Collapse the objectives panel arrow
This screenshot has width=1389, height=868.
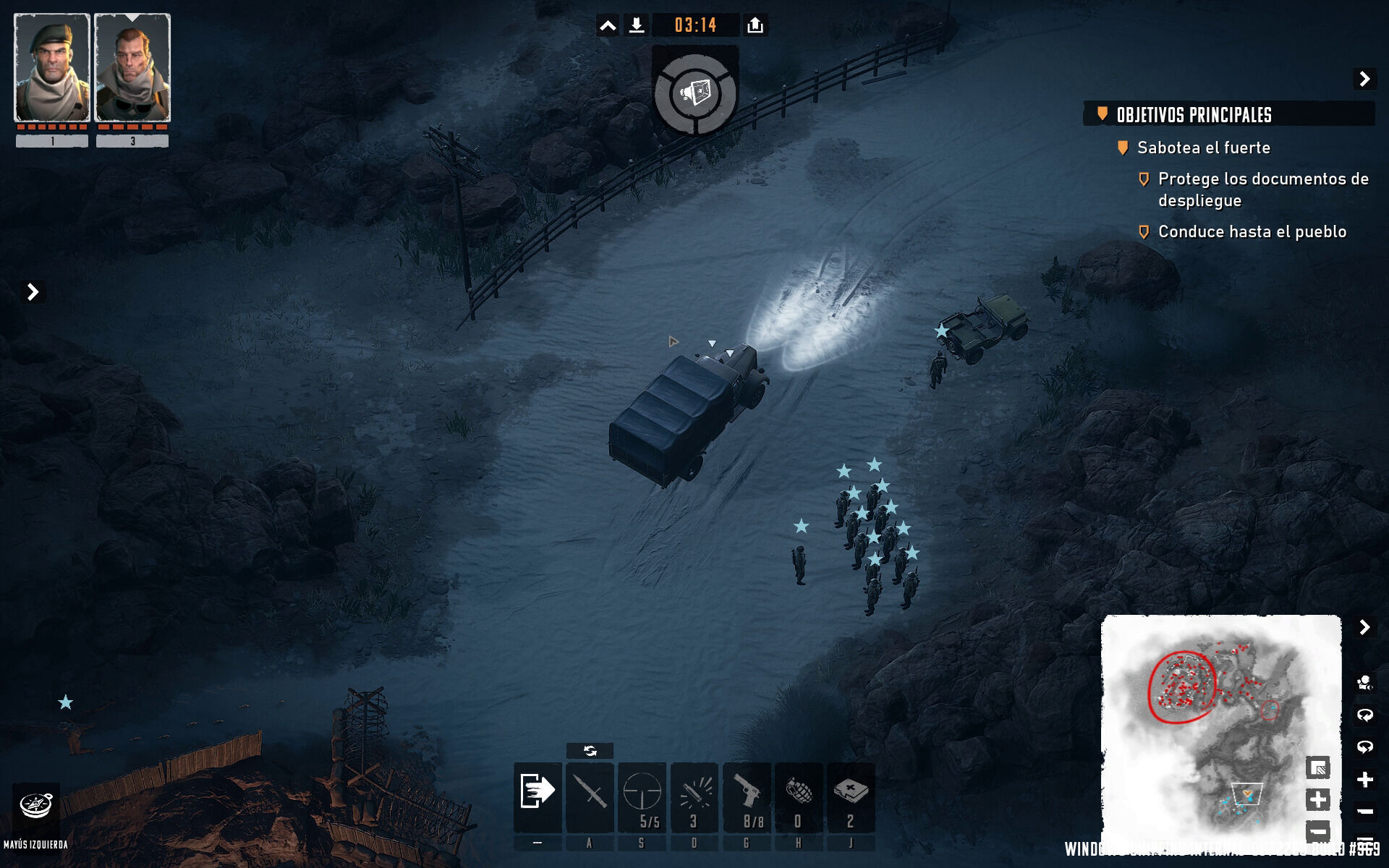pos(1364,79)
